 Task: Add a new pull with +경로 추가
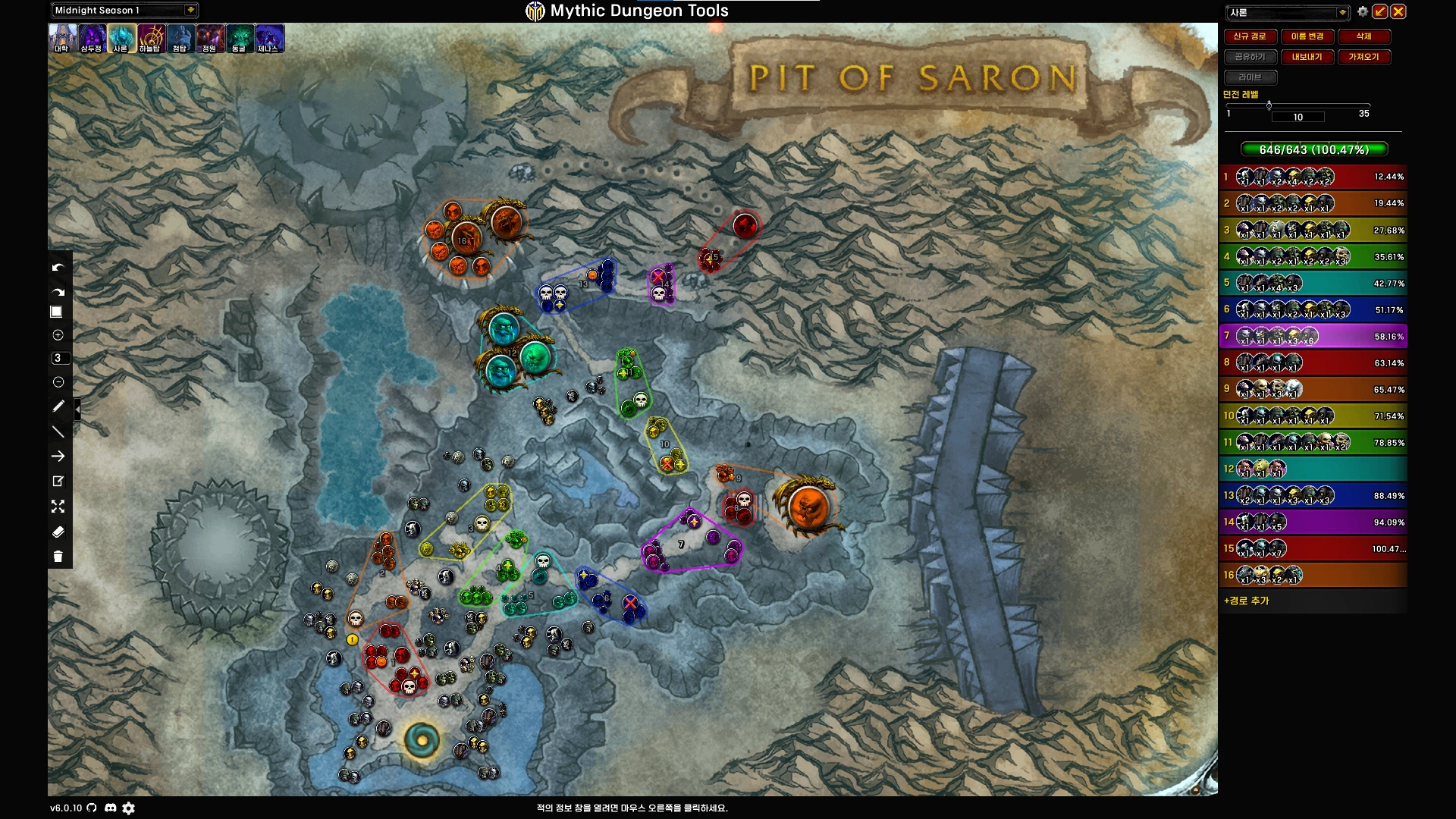coord(1247,601)
